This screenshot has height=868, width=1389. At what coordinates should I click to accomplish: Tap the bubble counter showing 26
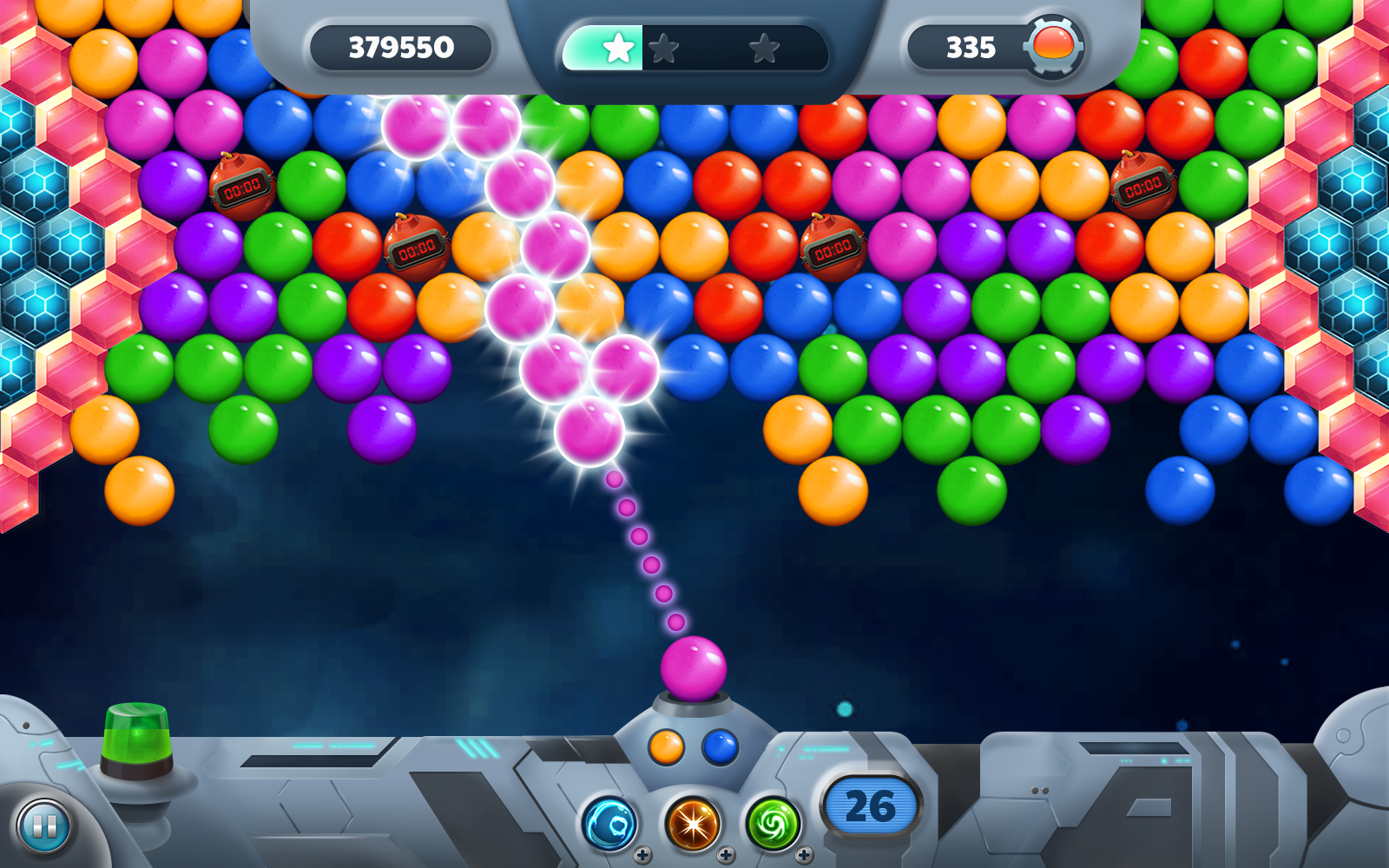[869, 804]
